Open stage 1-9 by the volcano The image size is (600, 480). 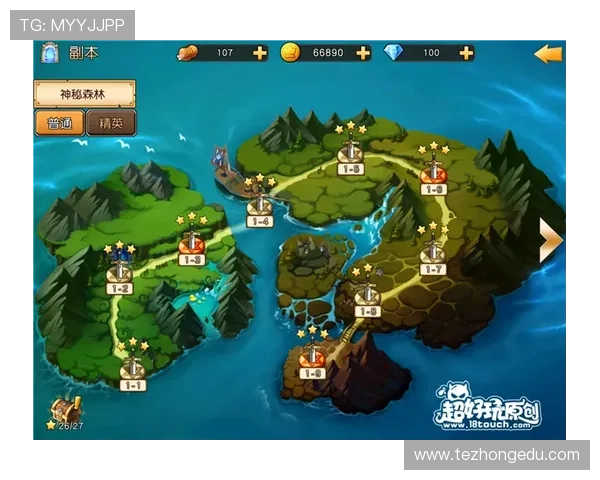pos(312,358)
